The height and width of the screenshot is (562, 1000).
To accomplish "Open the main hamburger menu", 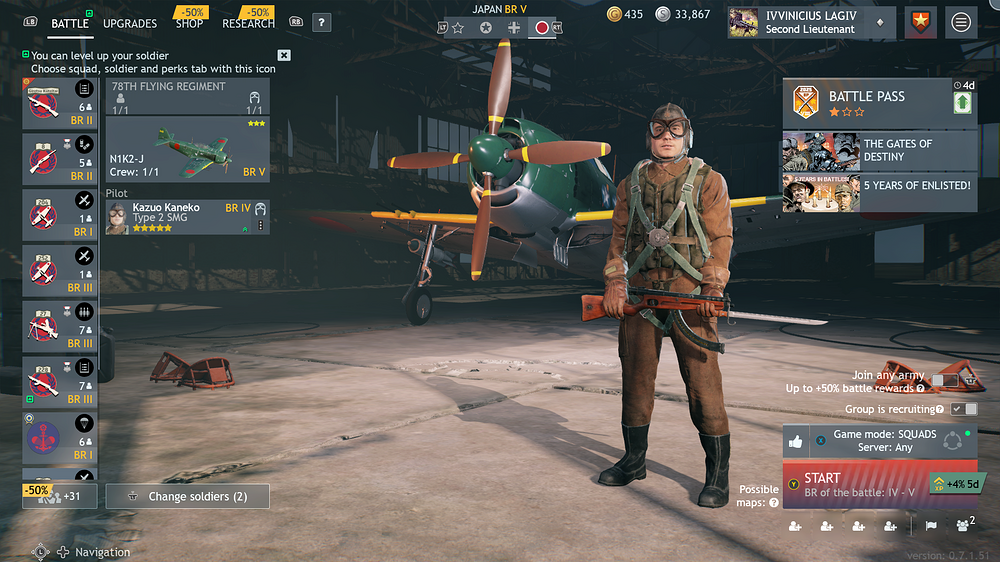I will pos(961,22).
